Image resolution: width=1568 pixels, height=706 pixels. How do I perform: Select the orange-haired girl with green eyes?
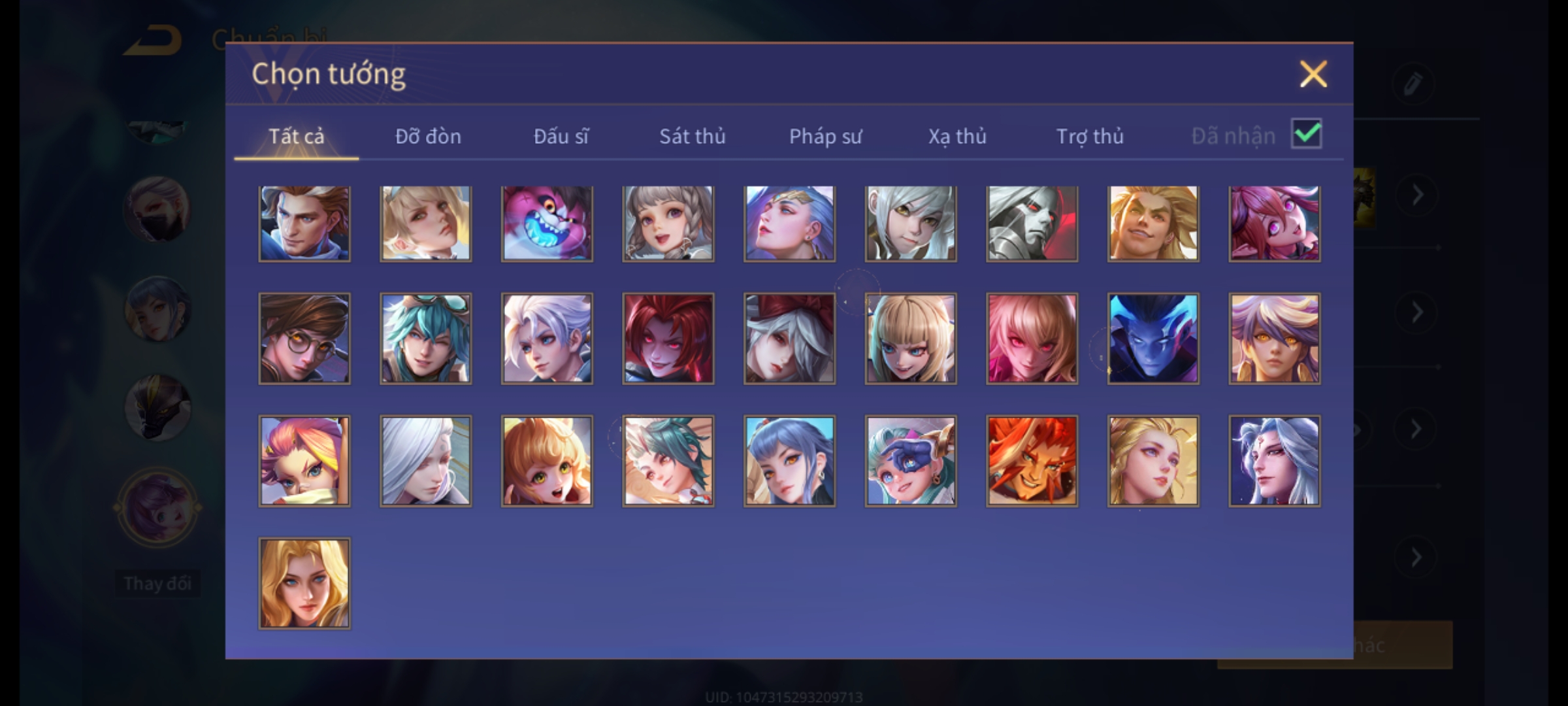547,461
